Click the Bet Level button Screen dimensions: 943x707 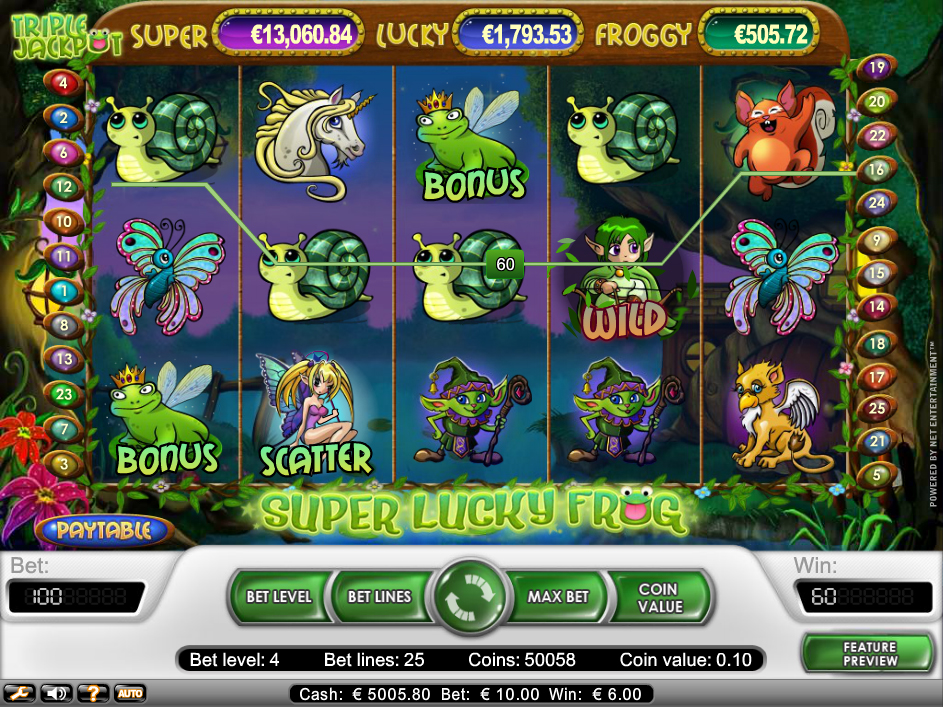click(279, 597)
